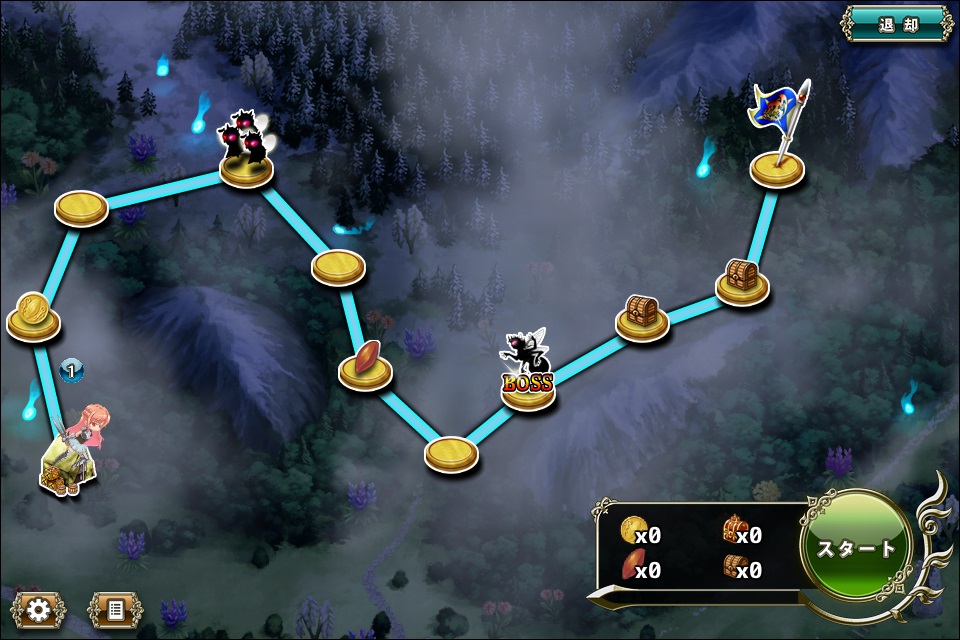Open the list log button

click(115, 608)
